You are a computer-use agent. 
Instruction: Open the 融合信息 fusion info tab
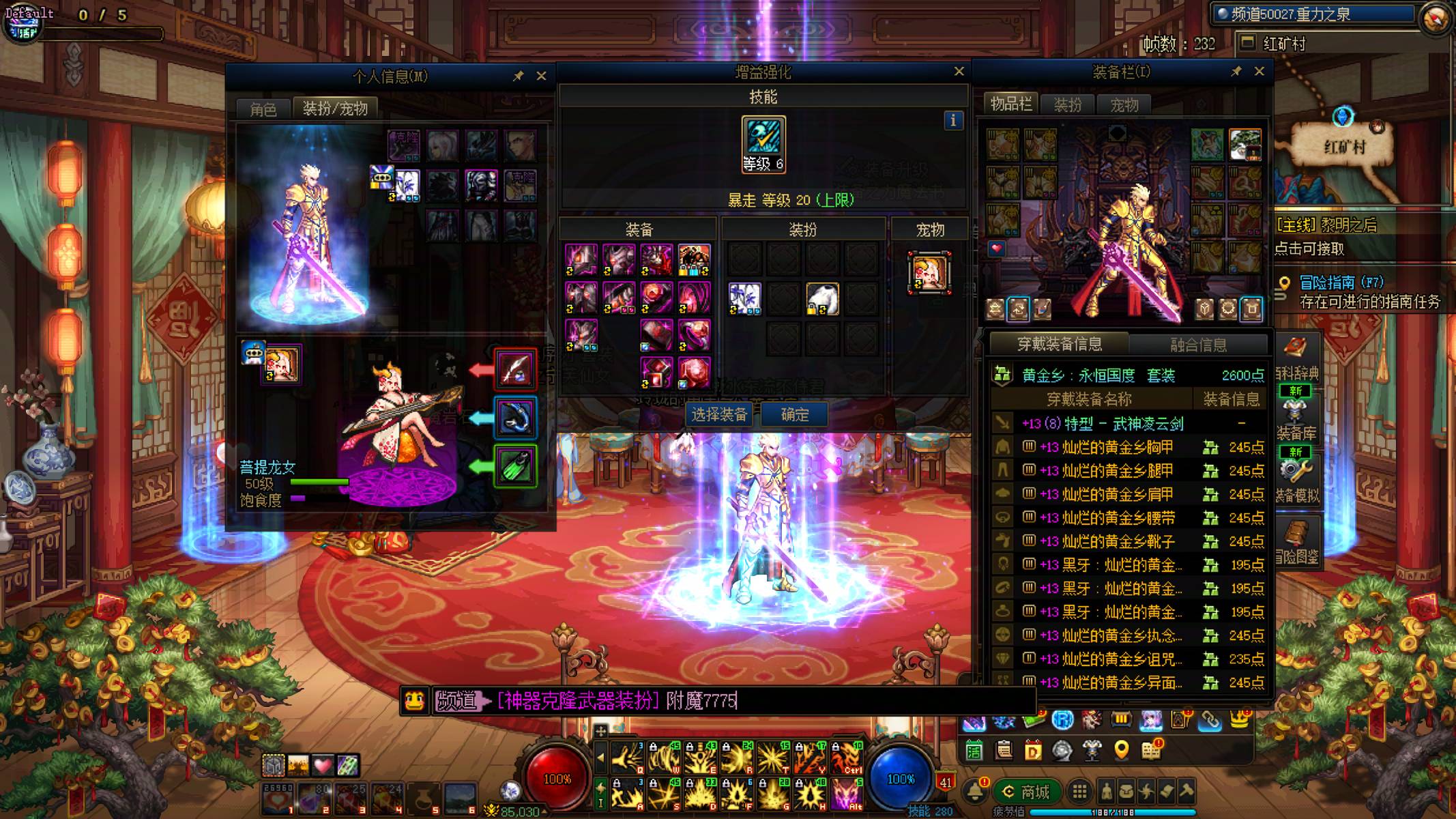click(x=1198, y=345)
